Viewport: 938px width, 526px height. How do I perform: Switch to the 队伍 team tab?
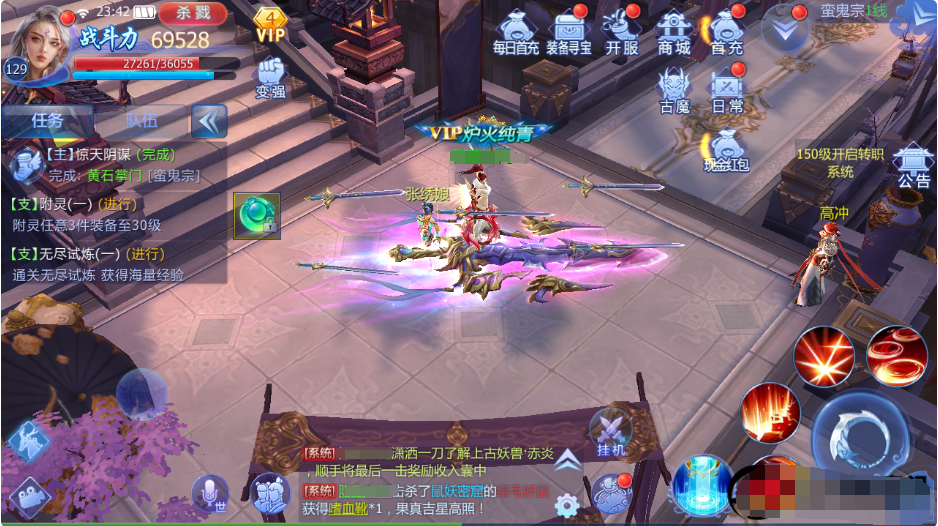tap(141, 120)
